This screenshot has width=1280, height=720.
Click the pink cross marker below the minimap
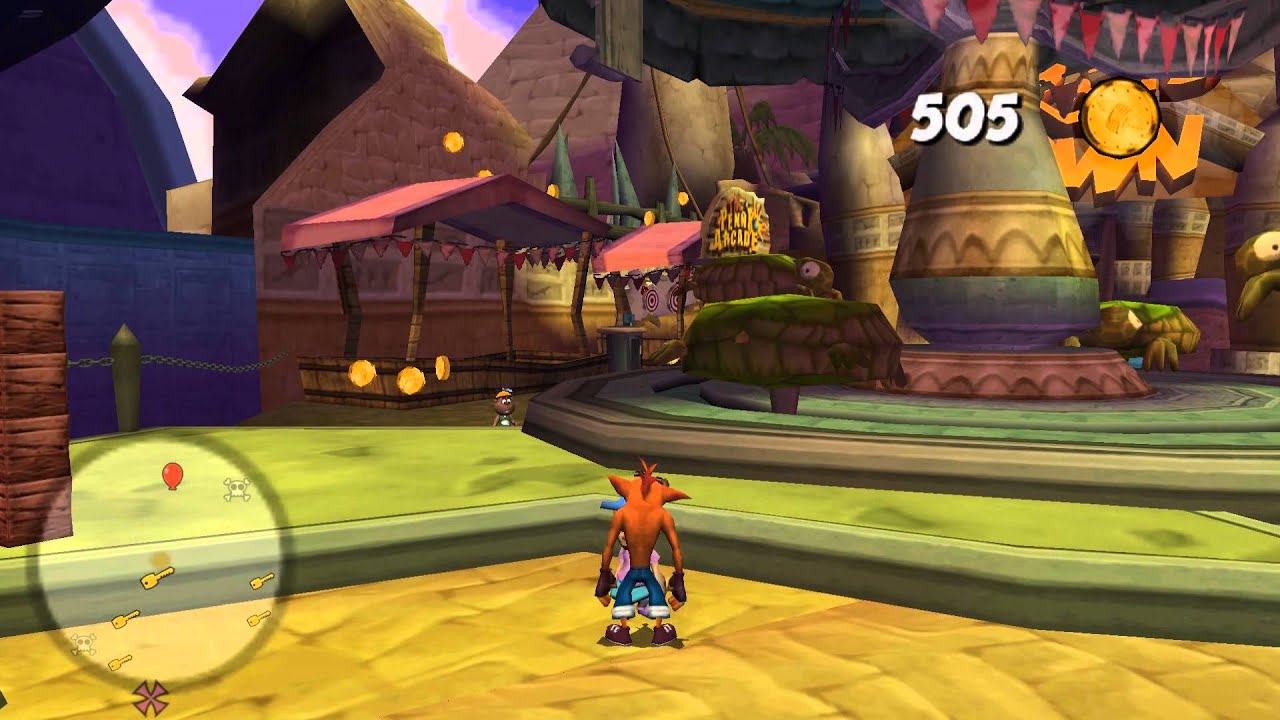(152, 696)
